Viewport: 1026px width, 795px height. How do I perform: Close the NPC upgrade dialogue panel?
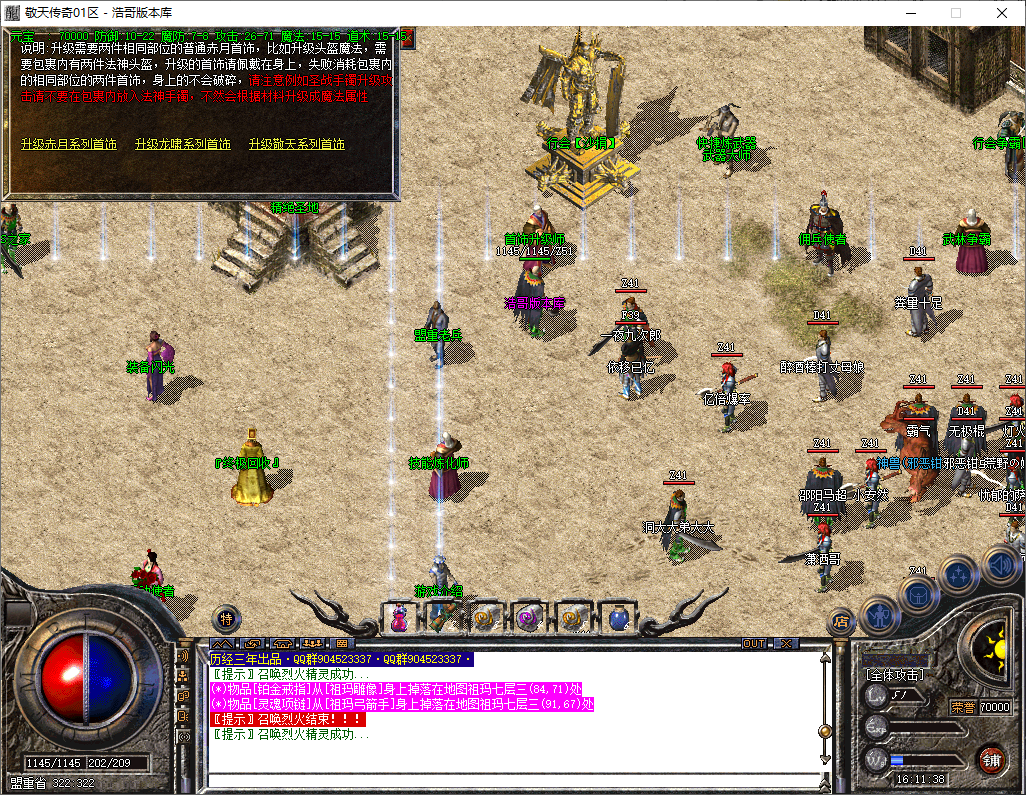click(406, 37)
